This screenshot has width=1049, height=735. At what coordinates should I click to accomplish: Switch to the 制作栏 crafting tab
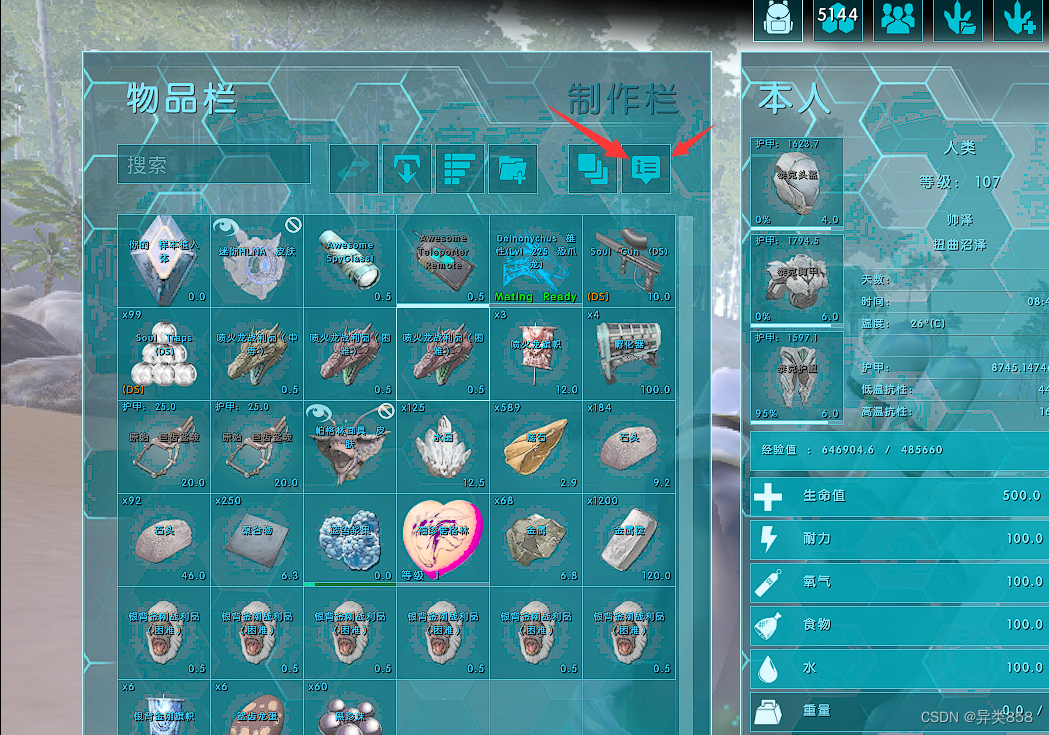(622, 99)
